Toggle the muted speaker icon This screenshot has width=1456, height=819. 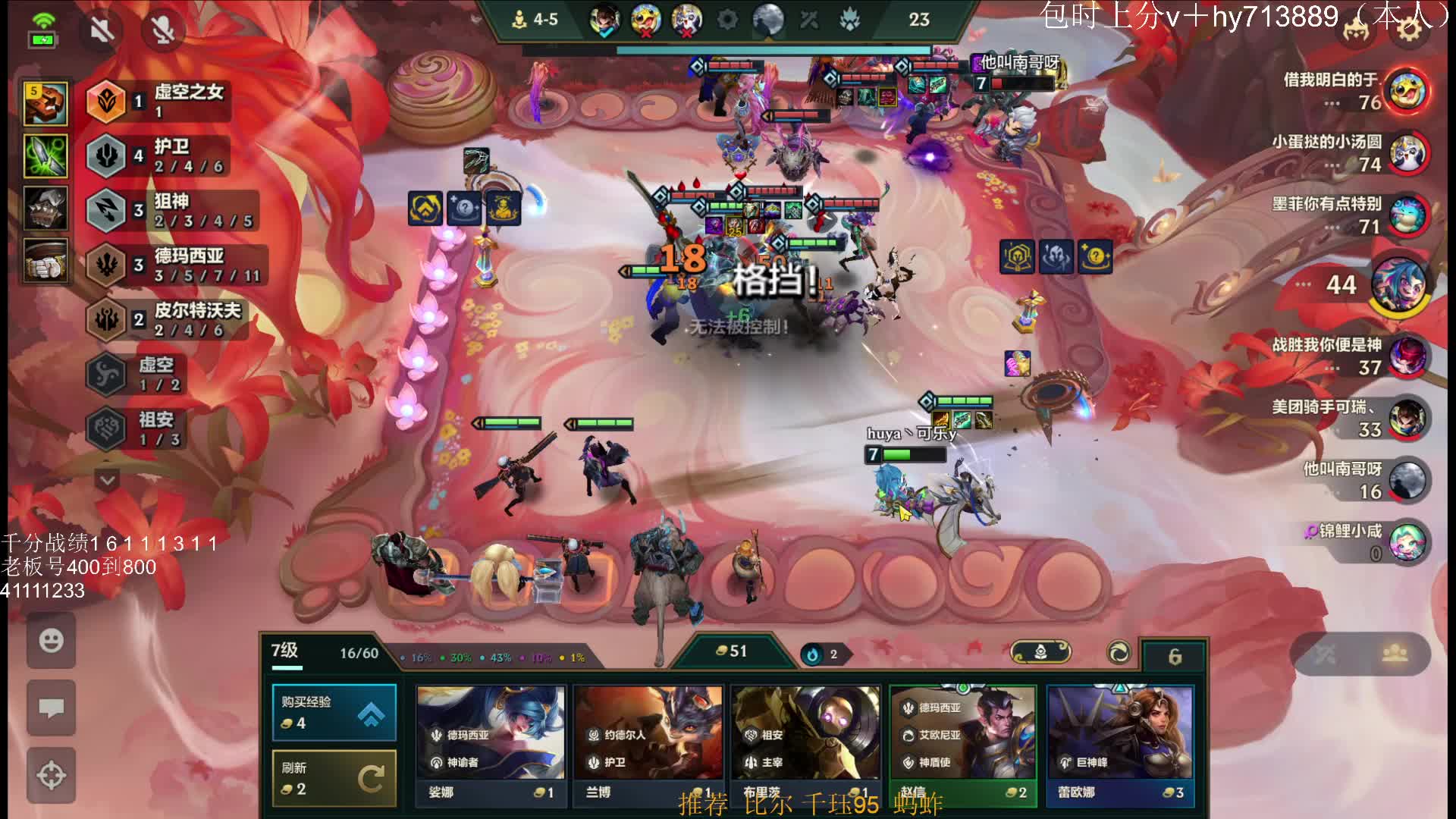coord(102,30)
